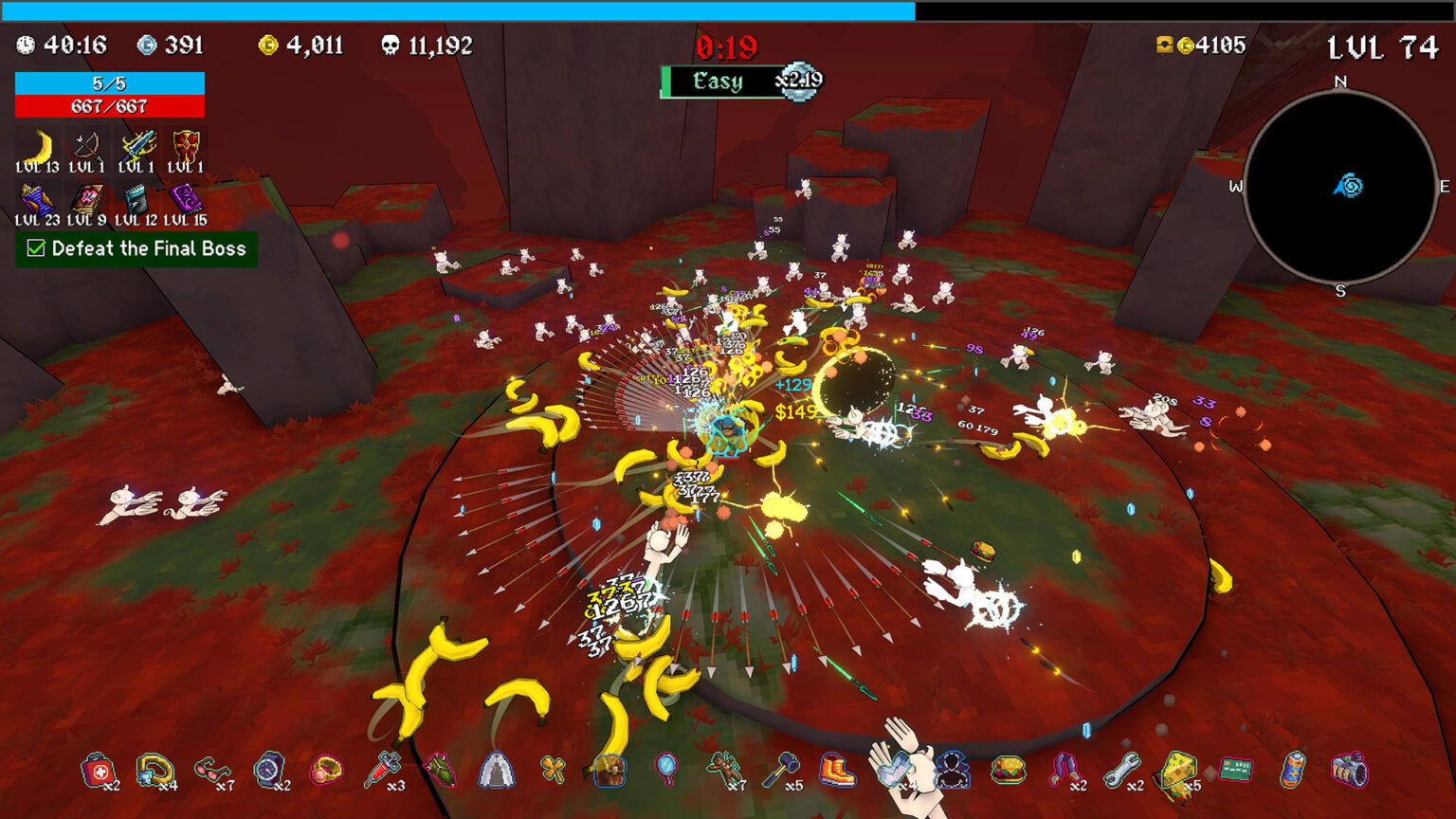Select the banana weapon icon
This screenshot has width=1456, height=819.
(x=38, y=148)
